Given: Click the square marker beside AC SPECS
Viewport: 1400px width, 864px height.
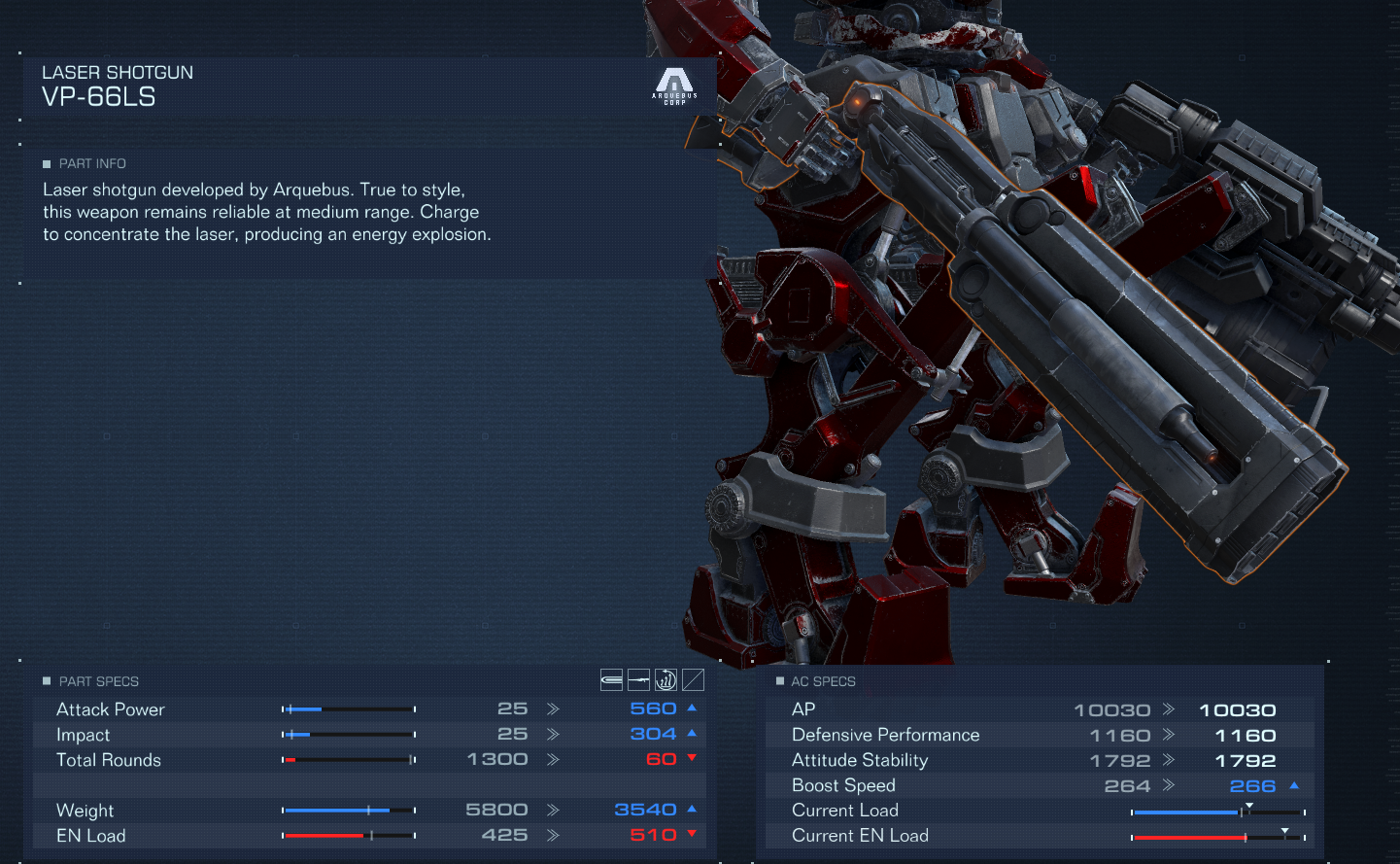Looking at the screenshot, I should [x=779, y=681].
